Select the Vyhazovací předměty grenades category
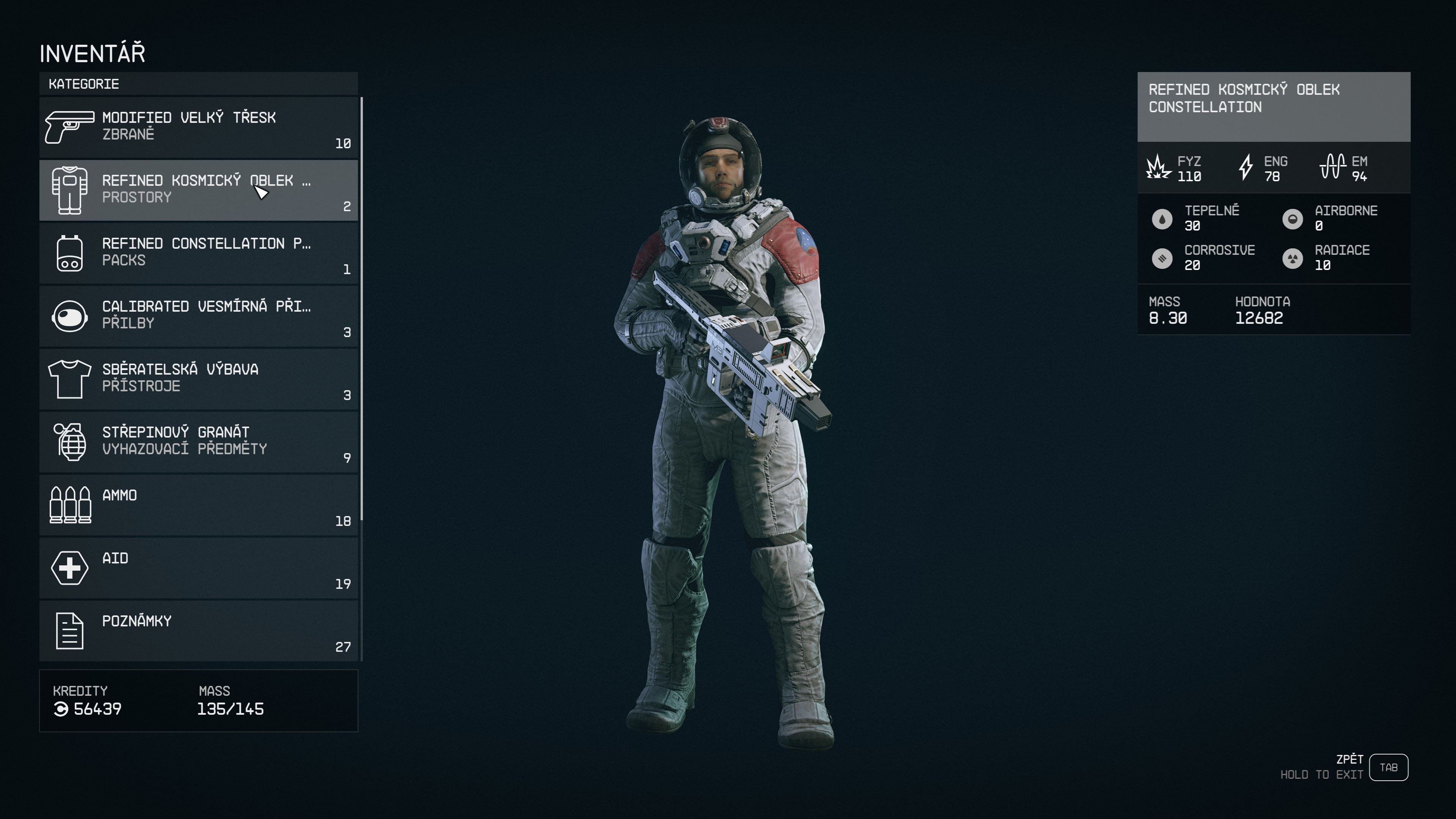Screen dimensions: 1456x819 tap(198, 441)
